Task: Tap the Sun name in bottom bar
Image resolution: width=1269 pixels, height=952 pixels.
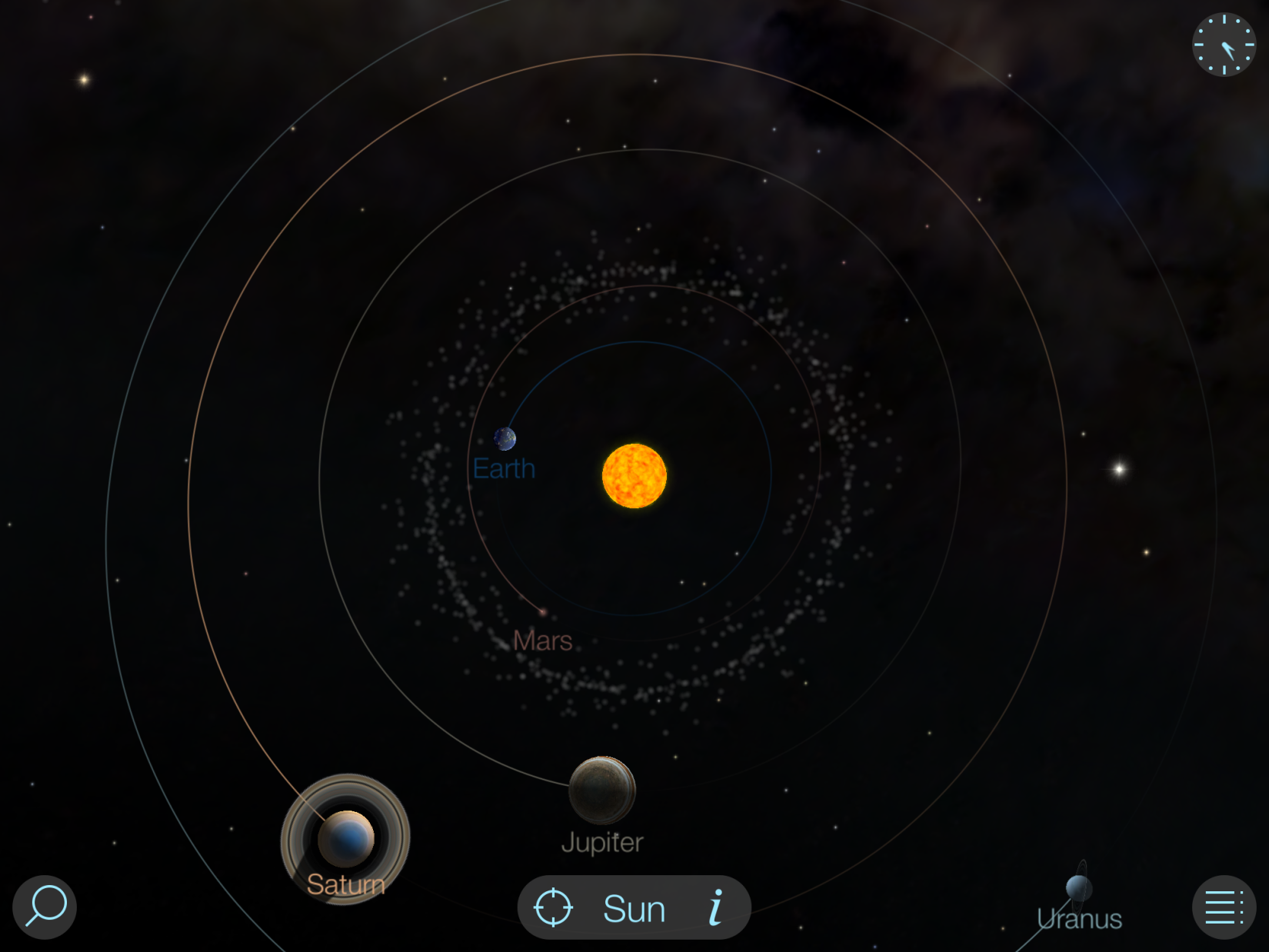Action: pyautogui.click(x=634, y=909)
